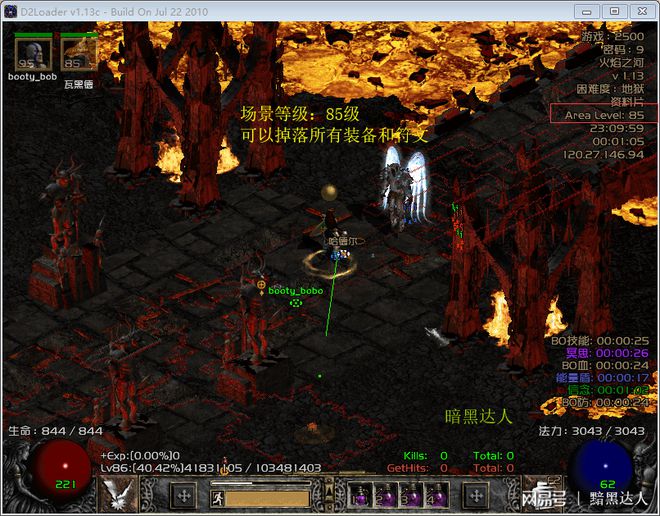
Task: Select the mercenary portrait beside booty_bob
Action: [79, 54]
